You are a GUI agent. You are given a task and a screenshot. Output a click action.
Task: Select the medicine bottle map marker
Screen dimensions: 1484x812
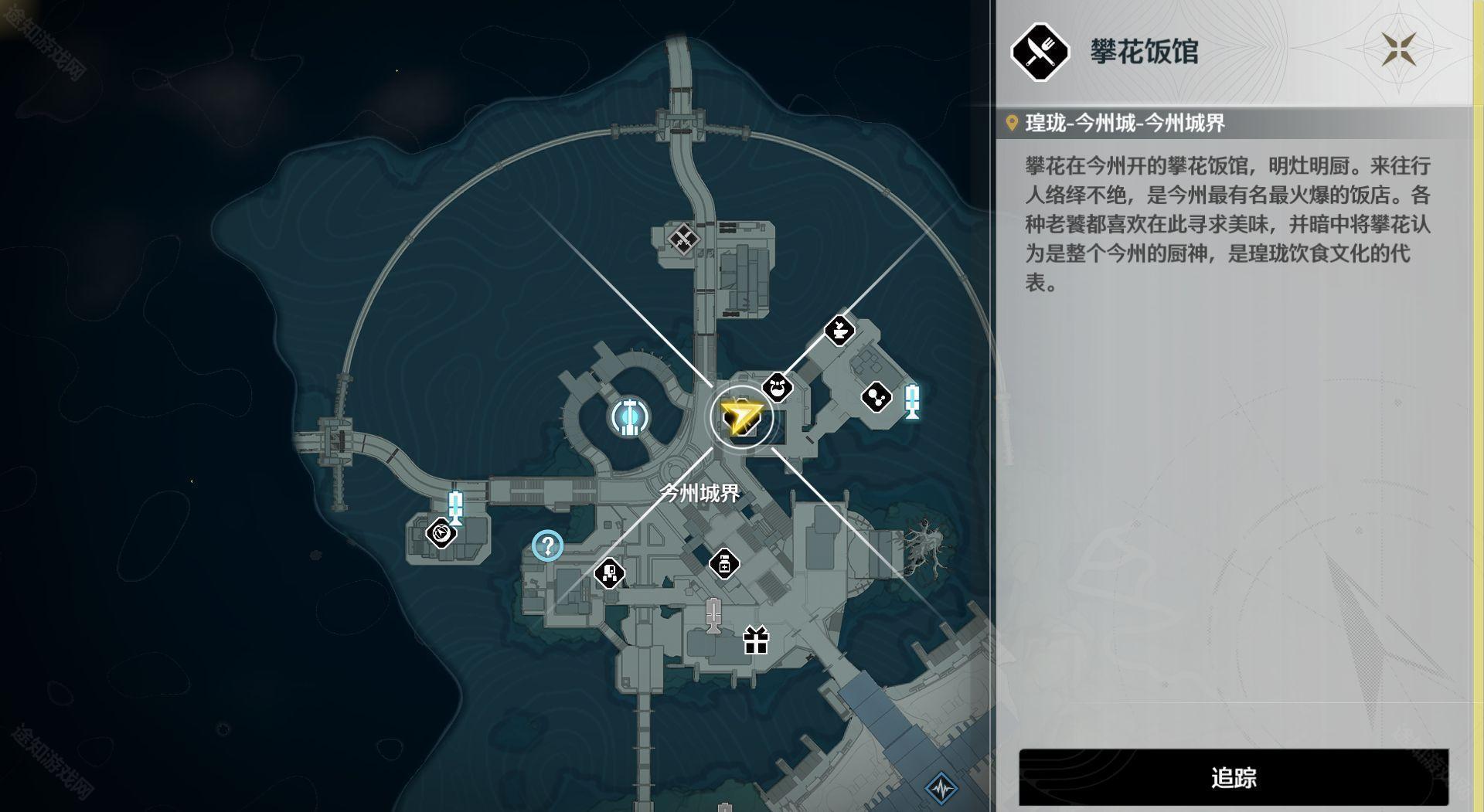(724, 564)
